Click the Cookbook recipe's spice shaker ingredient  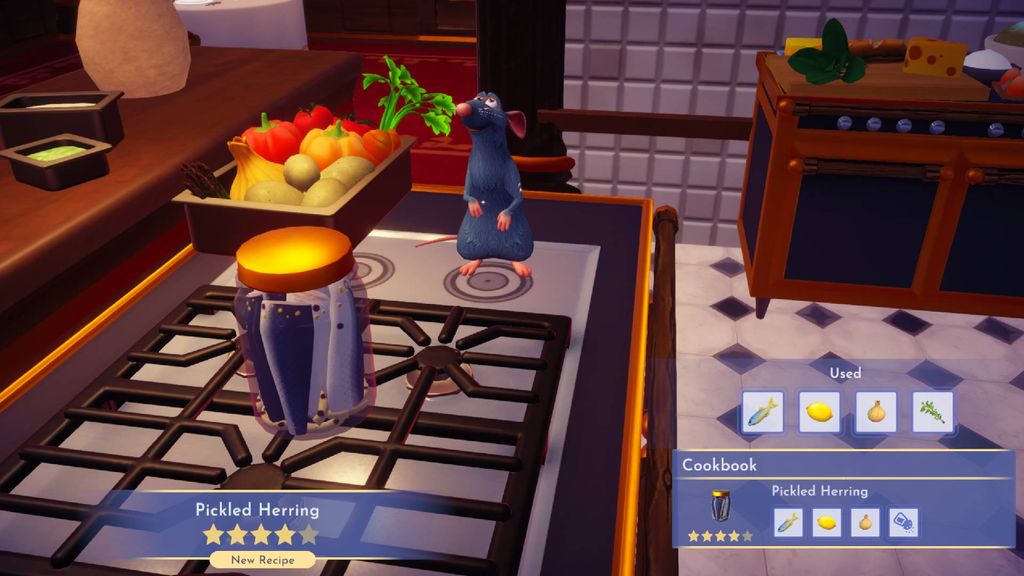tap(903, 522)
